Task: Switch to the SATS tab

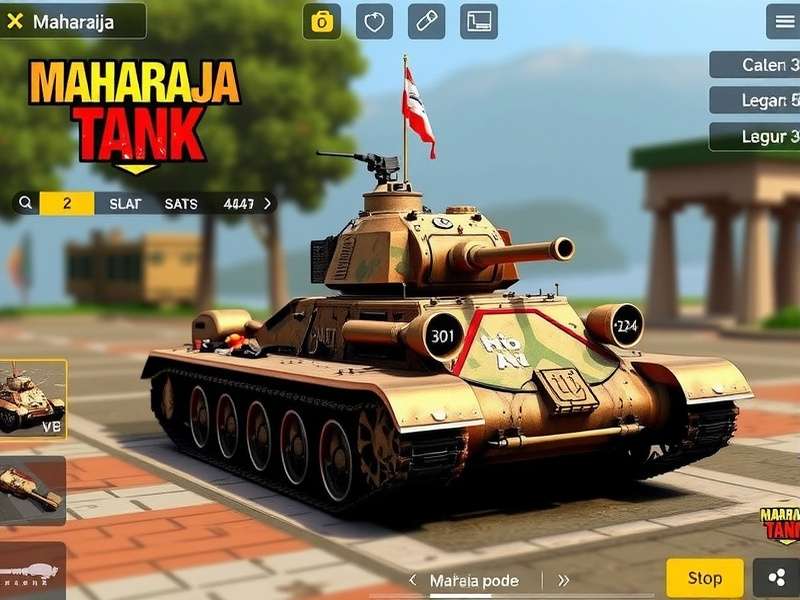Action: [x=181, y=203]
